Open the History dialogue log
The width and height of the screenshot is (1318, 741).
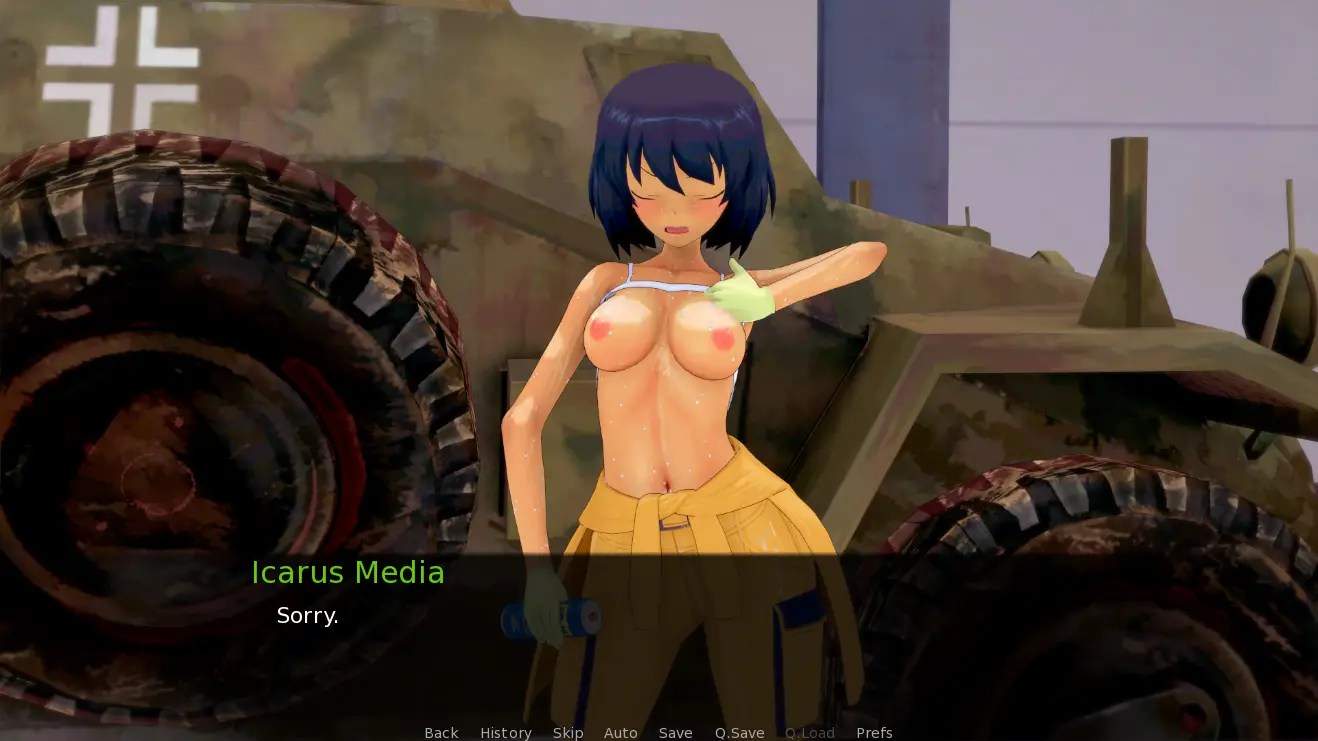506,732
